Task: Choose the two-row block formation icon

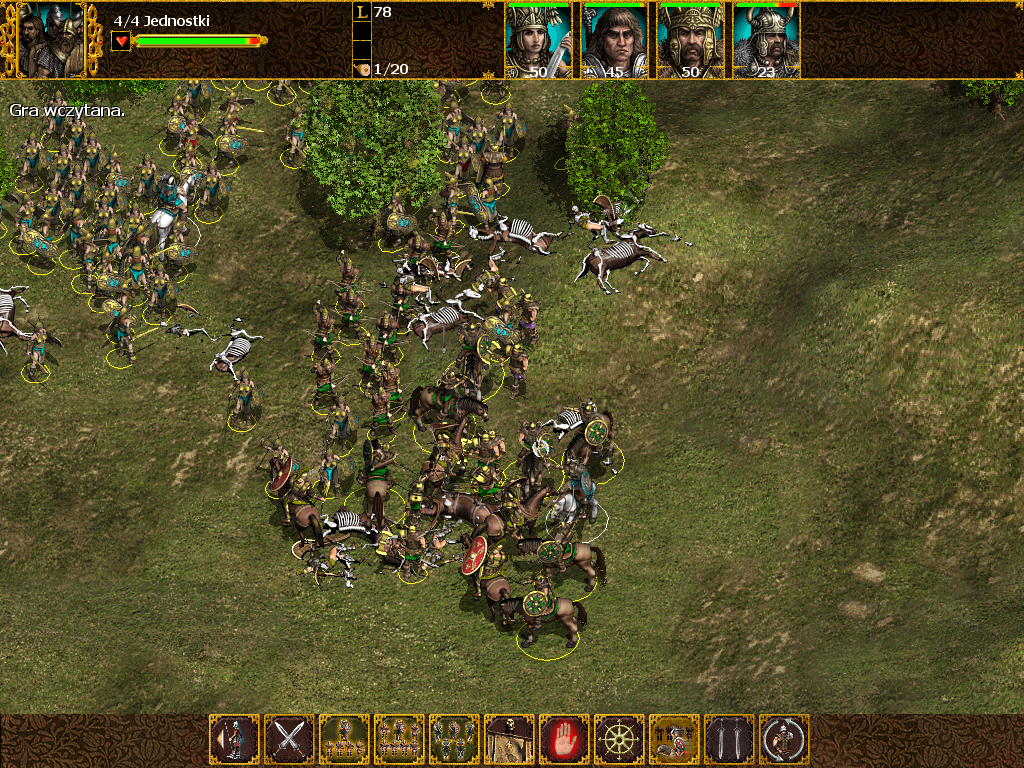Action: 400,740
